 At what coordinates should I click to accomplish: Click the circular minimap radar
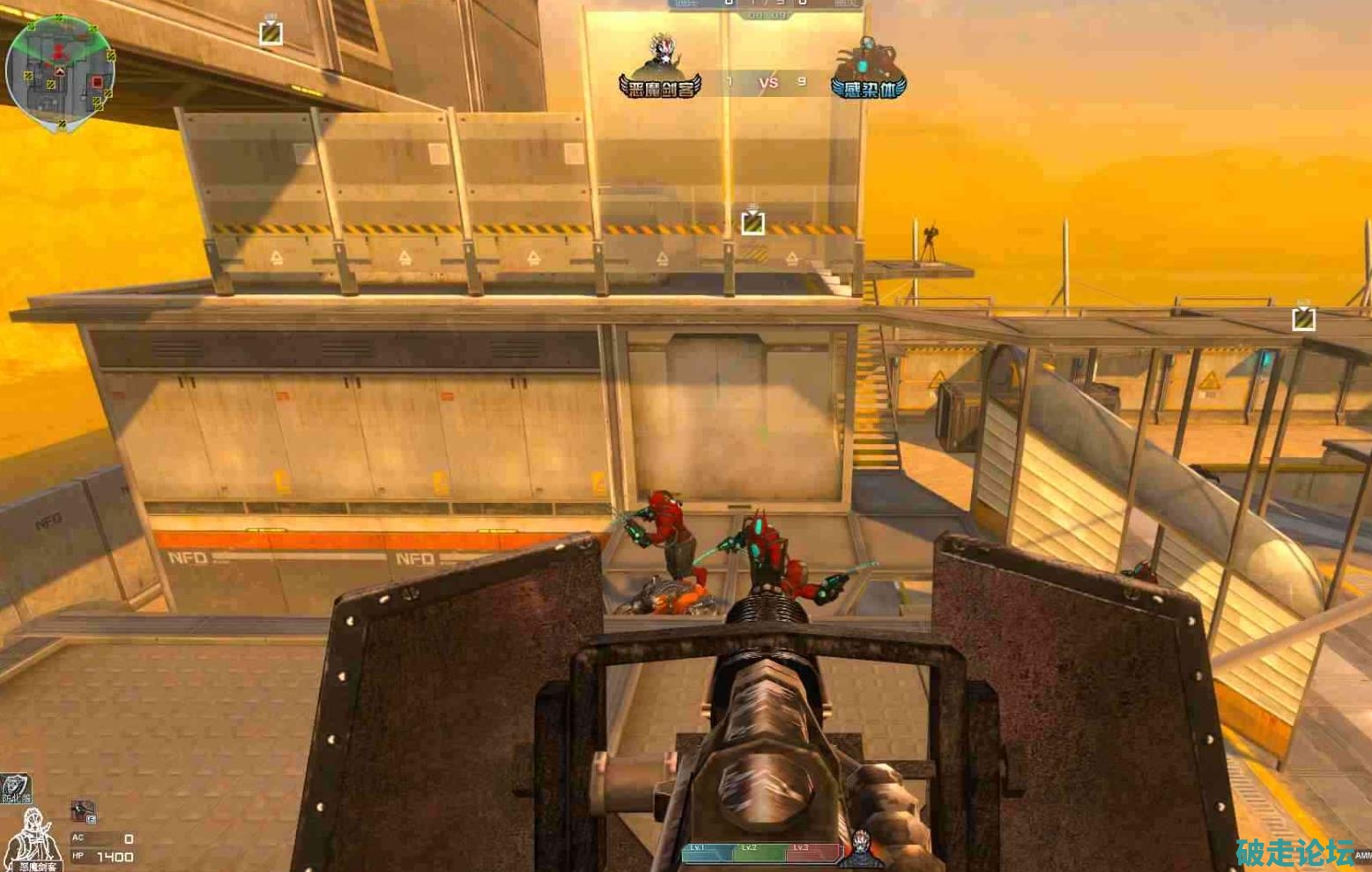pyautogui.click(x=60, y=72)
